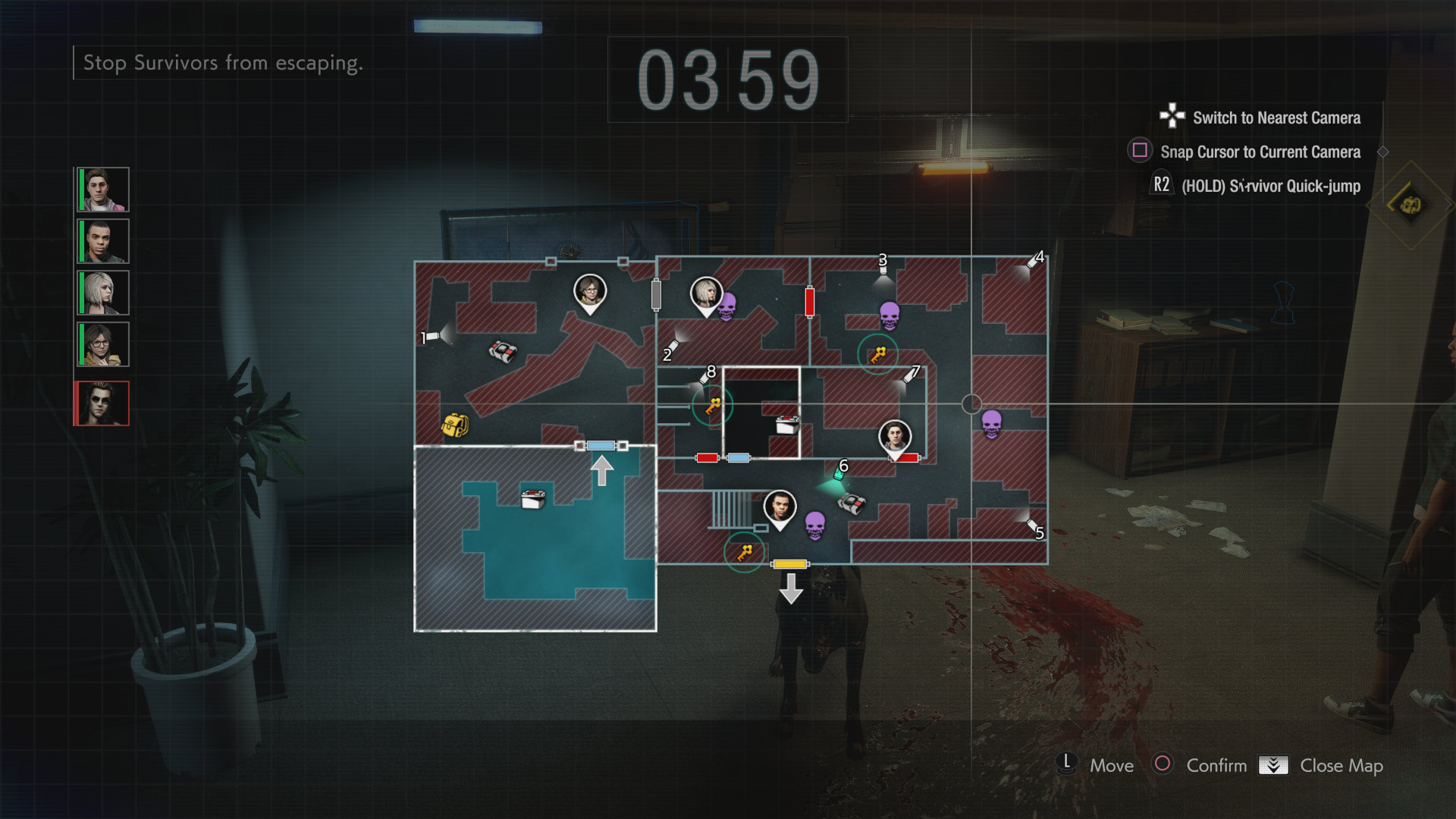Screen dimensions: 1456x819
Task: Click the red-framed sunglasses mastermind portrait
Action: point(102,403)
